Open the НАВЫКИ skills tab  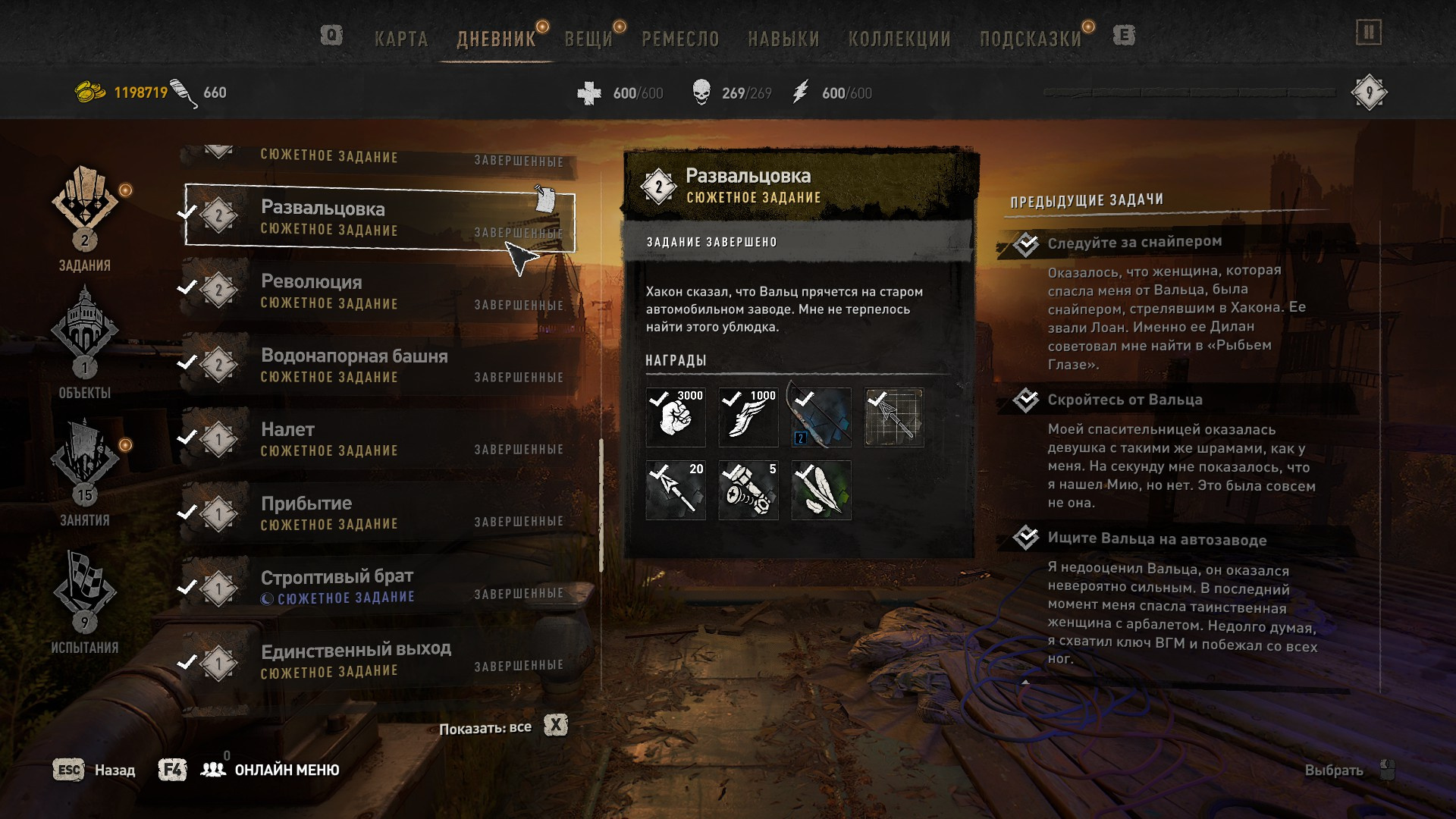click(x=783, y=39)
